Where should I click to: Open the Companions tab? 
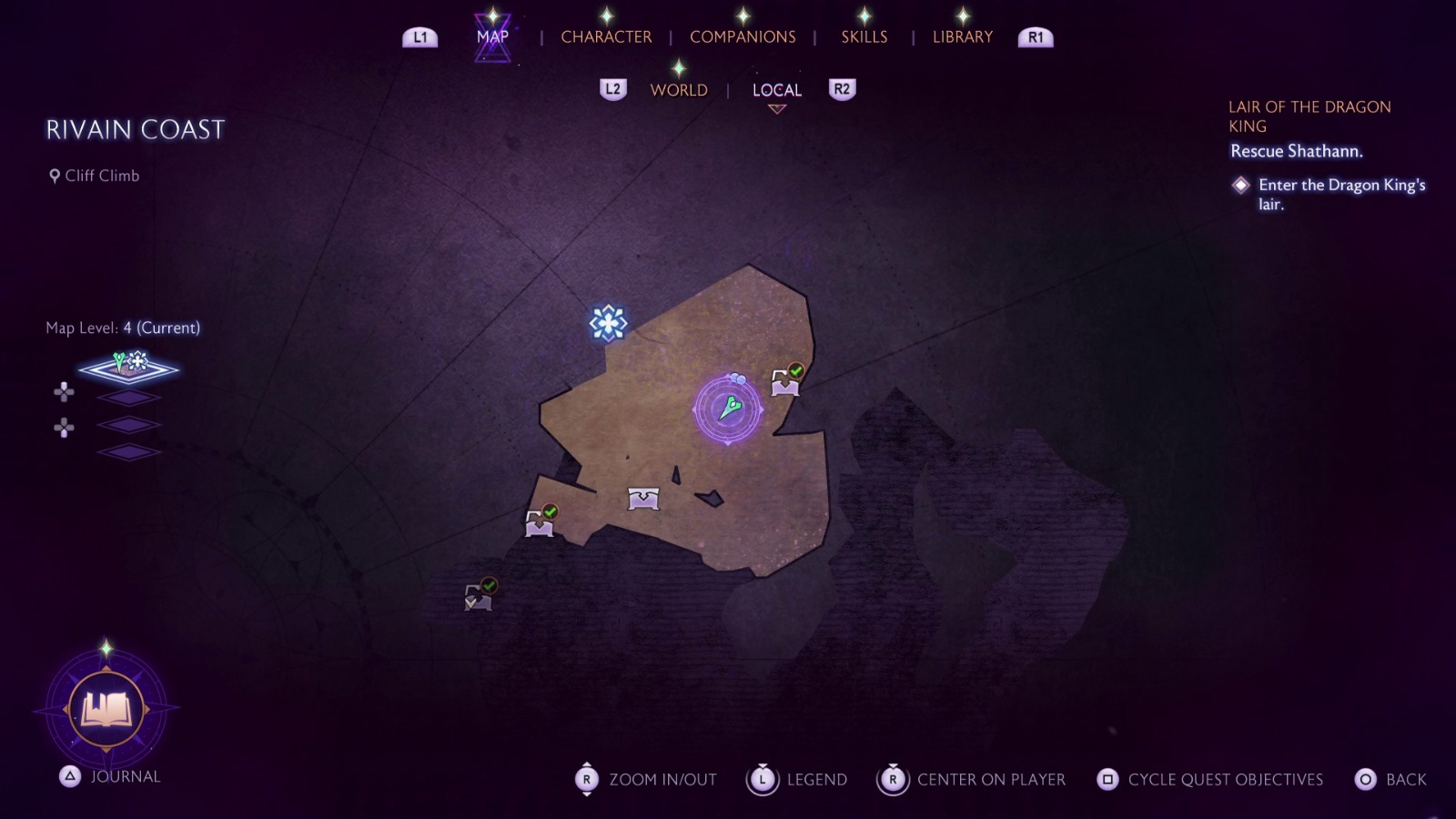(x=743, y=37)
